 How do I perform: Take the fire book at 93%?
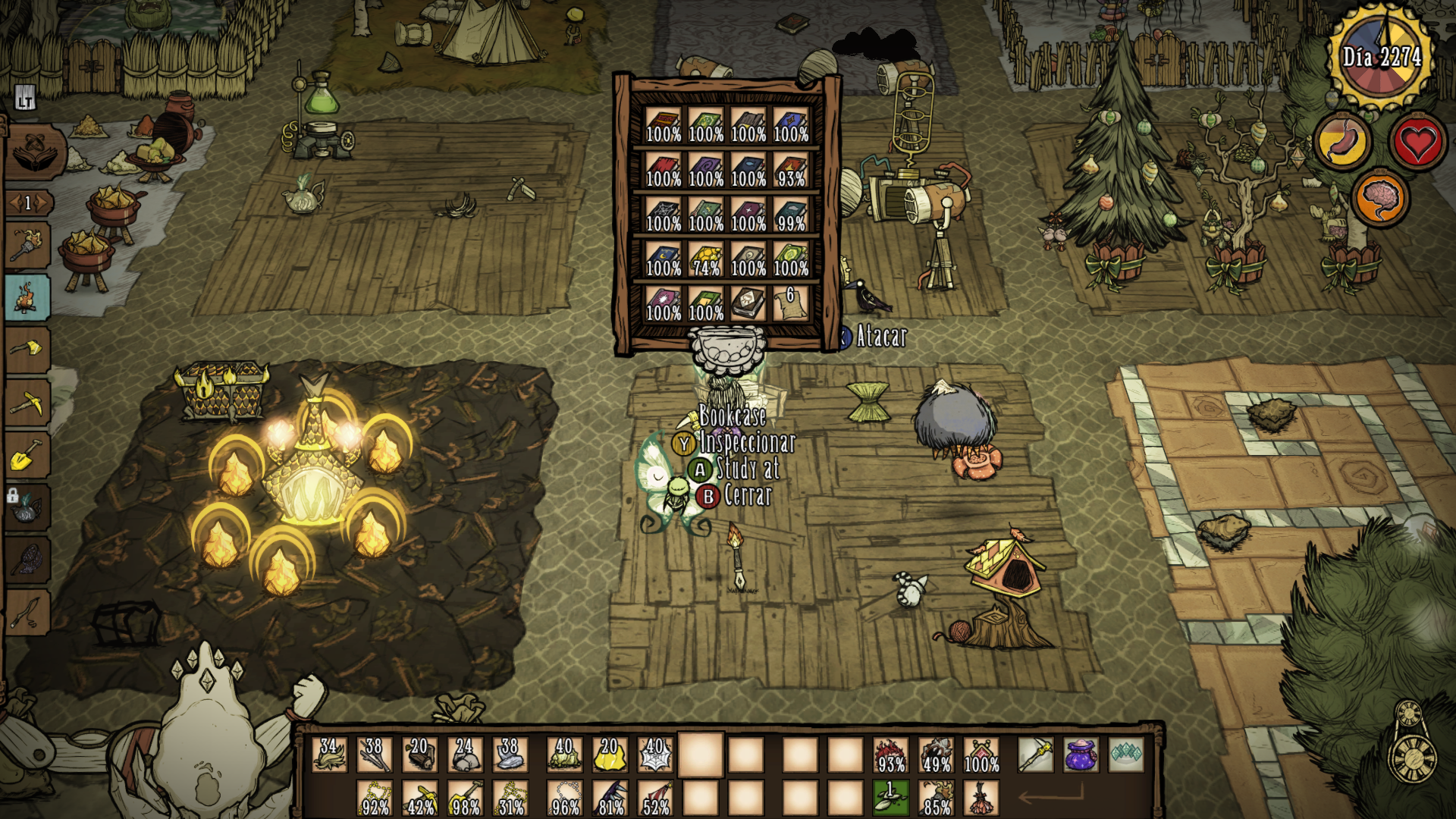tap(790, 171)
